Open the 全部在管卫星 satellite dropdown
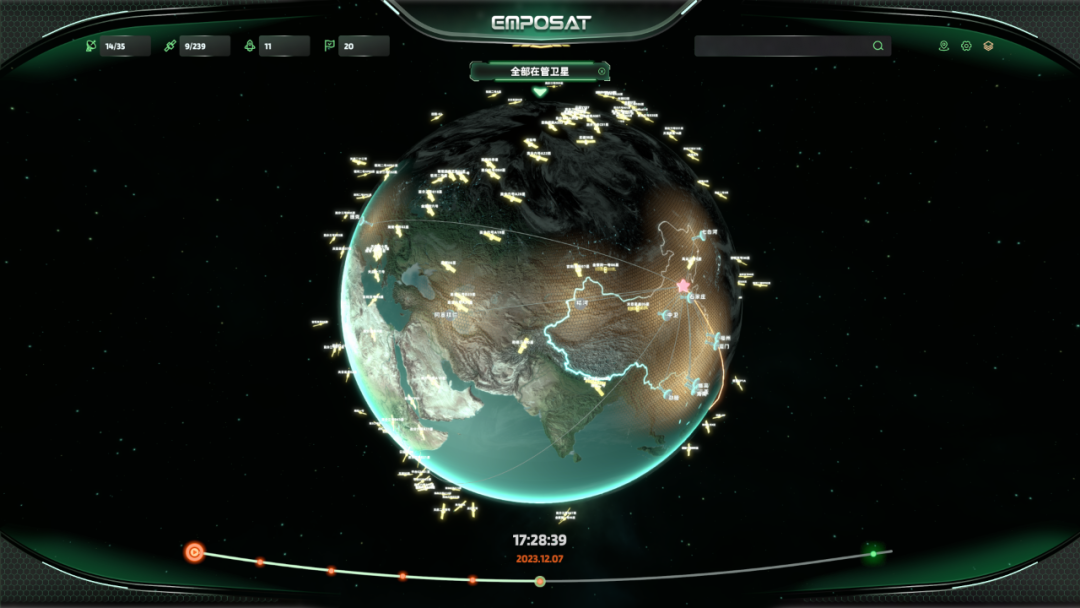 click(539, 71)
